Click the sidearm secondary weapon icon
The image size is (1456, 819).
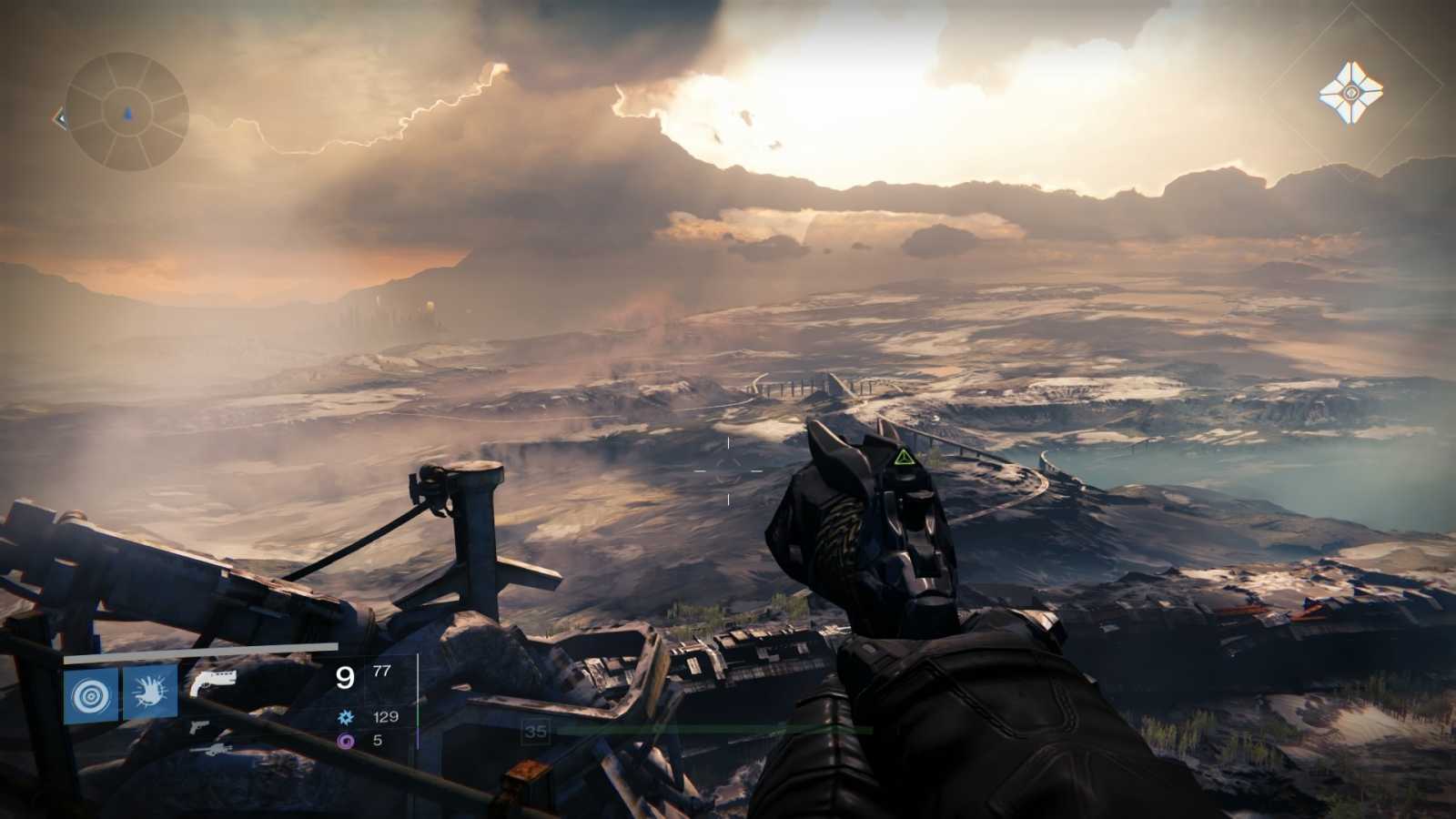pos(198,728)
